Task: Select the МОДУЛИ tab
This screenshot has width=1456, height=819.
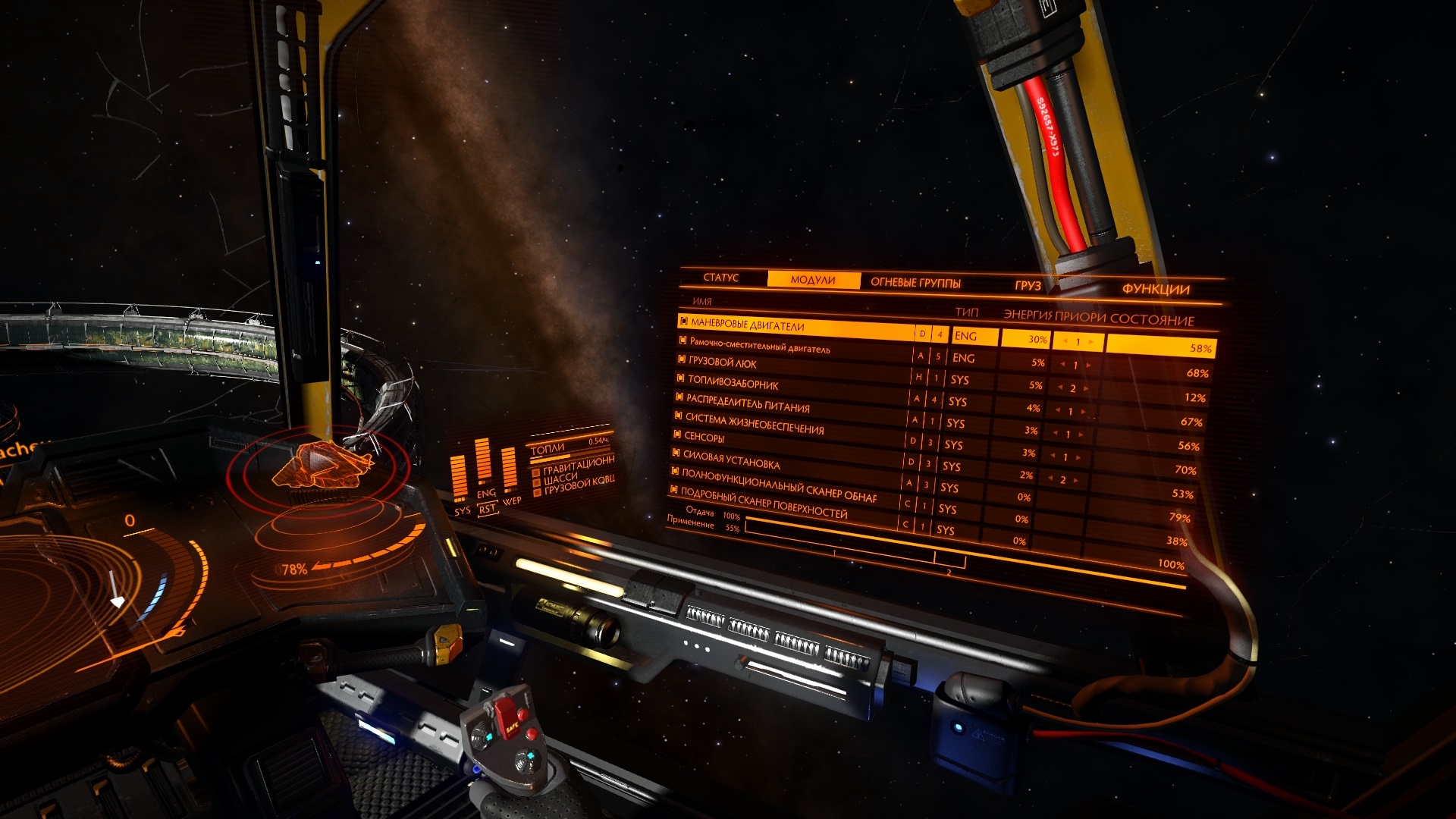Action: pyautogui.click(x=813, y=280)
